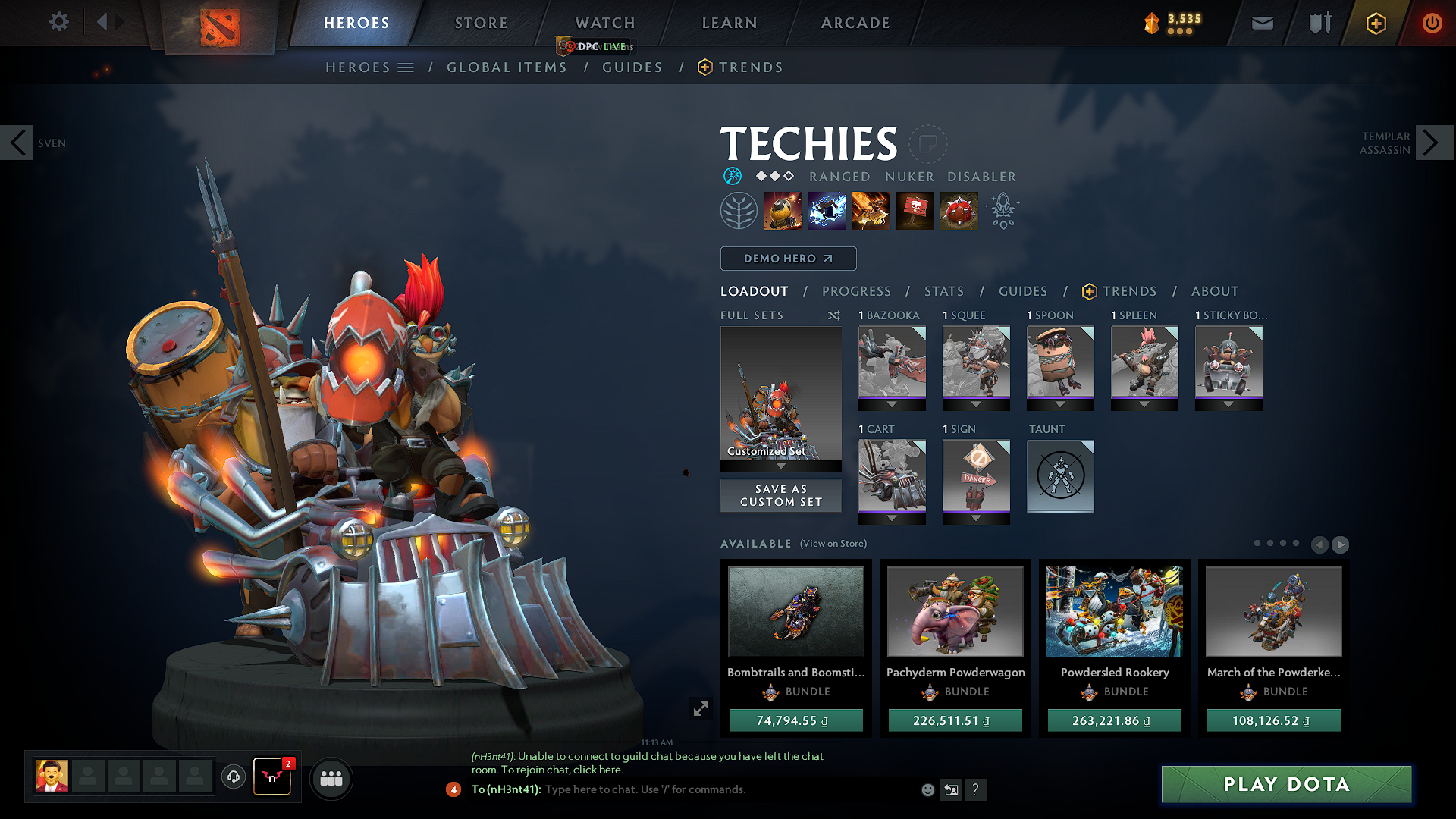This screenshot has width=1456, height=819.
Task: Click the Sticky Bomb ability icon
Action: [783, 211]
